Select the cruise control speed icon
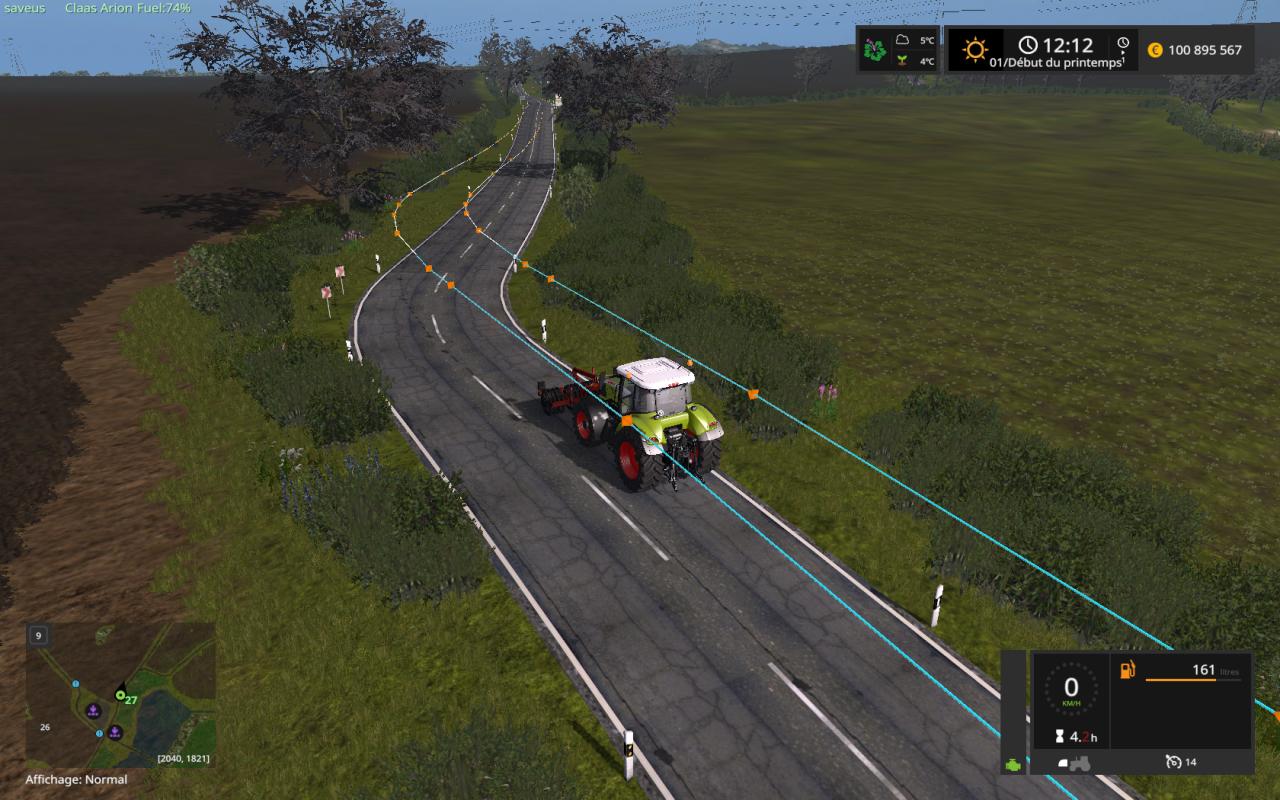Viewport: 1280px width, 800px height. (x=1173, y=762)
